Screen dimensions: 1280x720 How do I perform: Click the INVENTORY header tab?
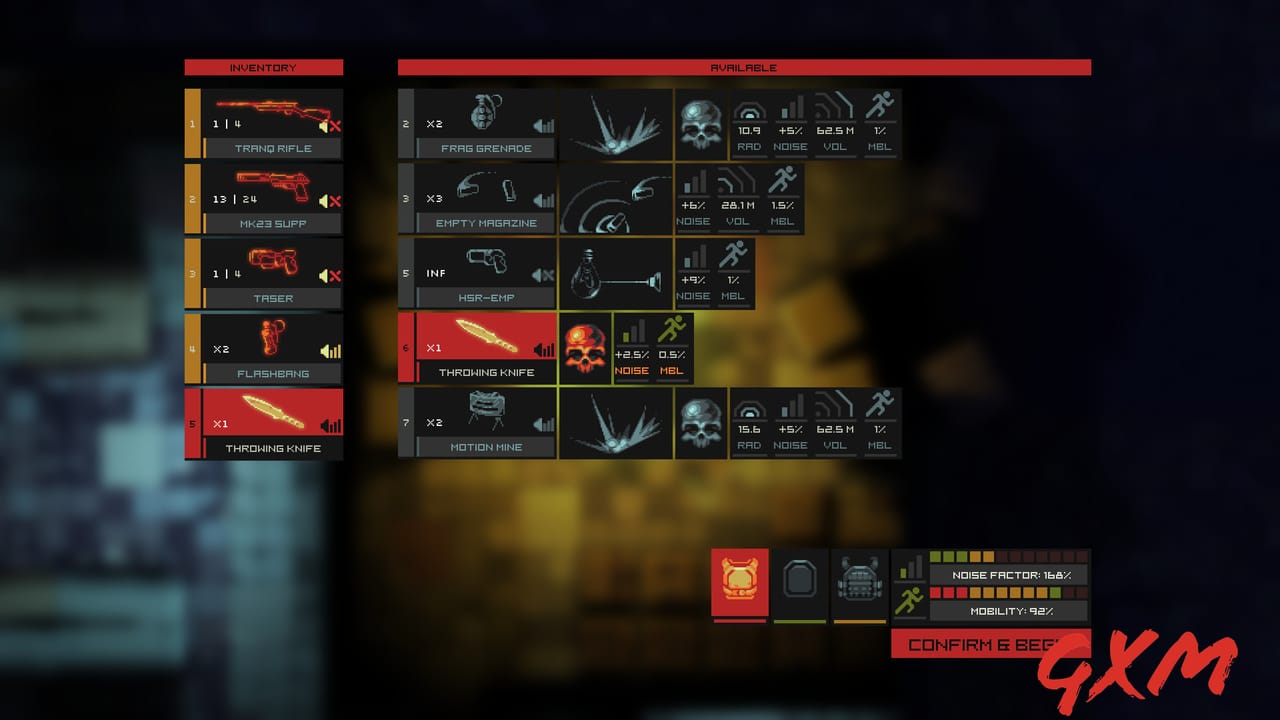click(263, 67)
